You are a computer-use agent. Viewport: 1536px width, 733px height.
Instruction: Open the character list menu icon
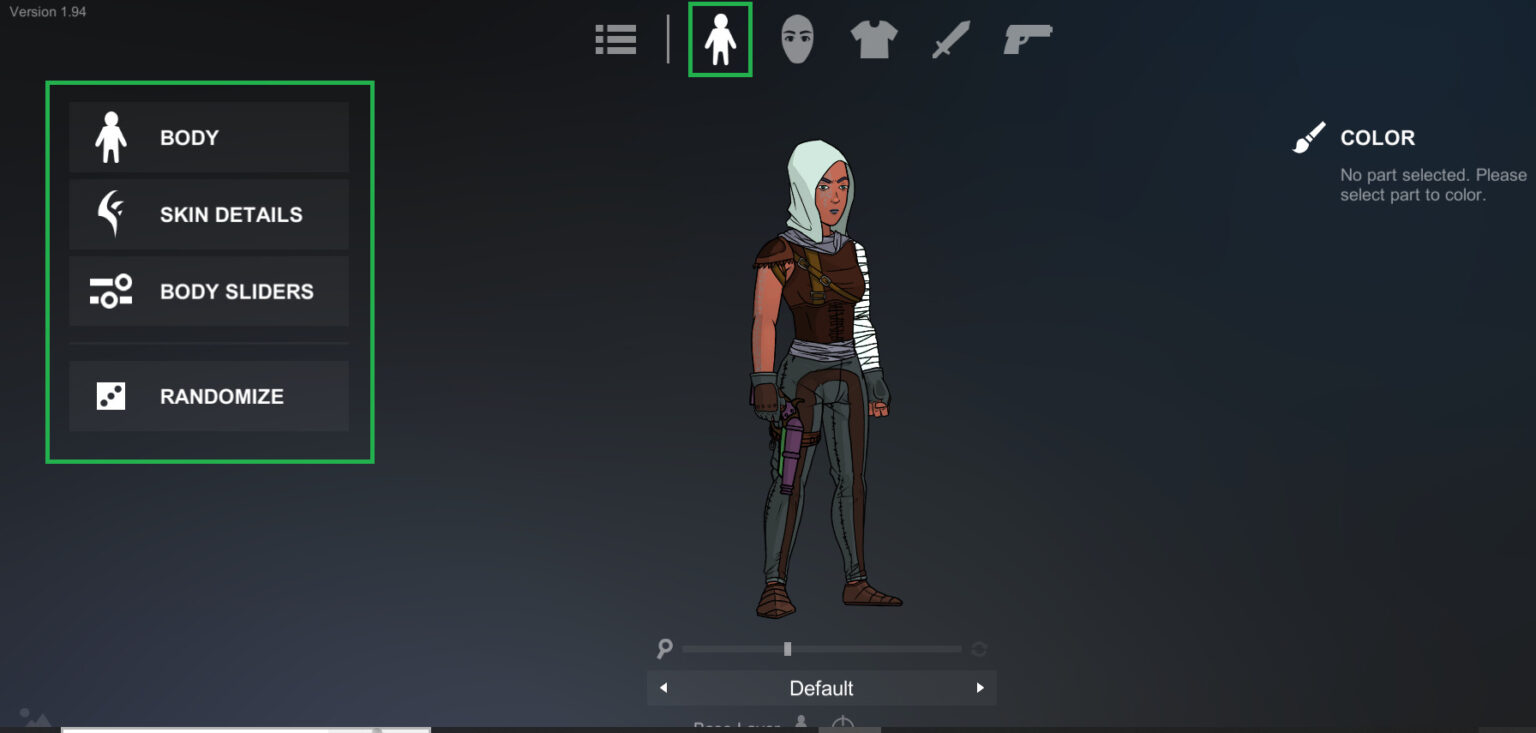[x=615, y=39]
